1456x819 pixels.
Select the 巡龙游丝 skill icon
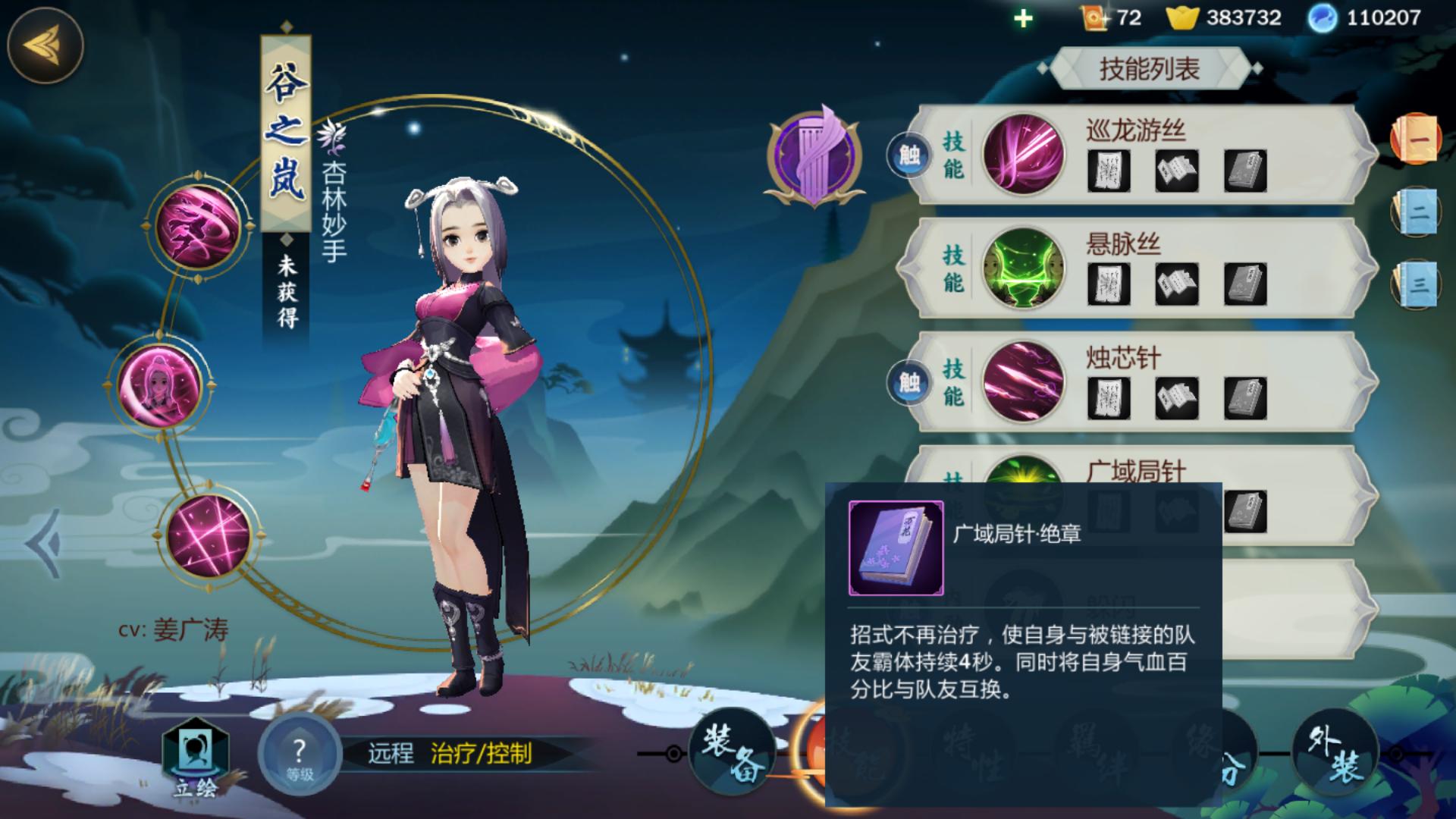(1022, 154)
